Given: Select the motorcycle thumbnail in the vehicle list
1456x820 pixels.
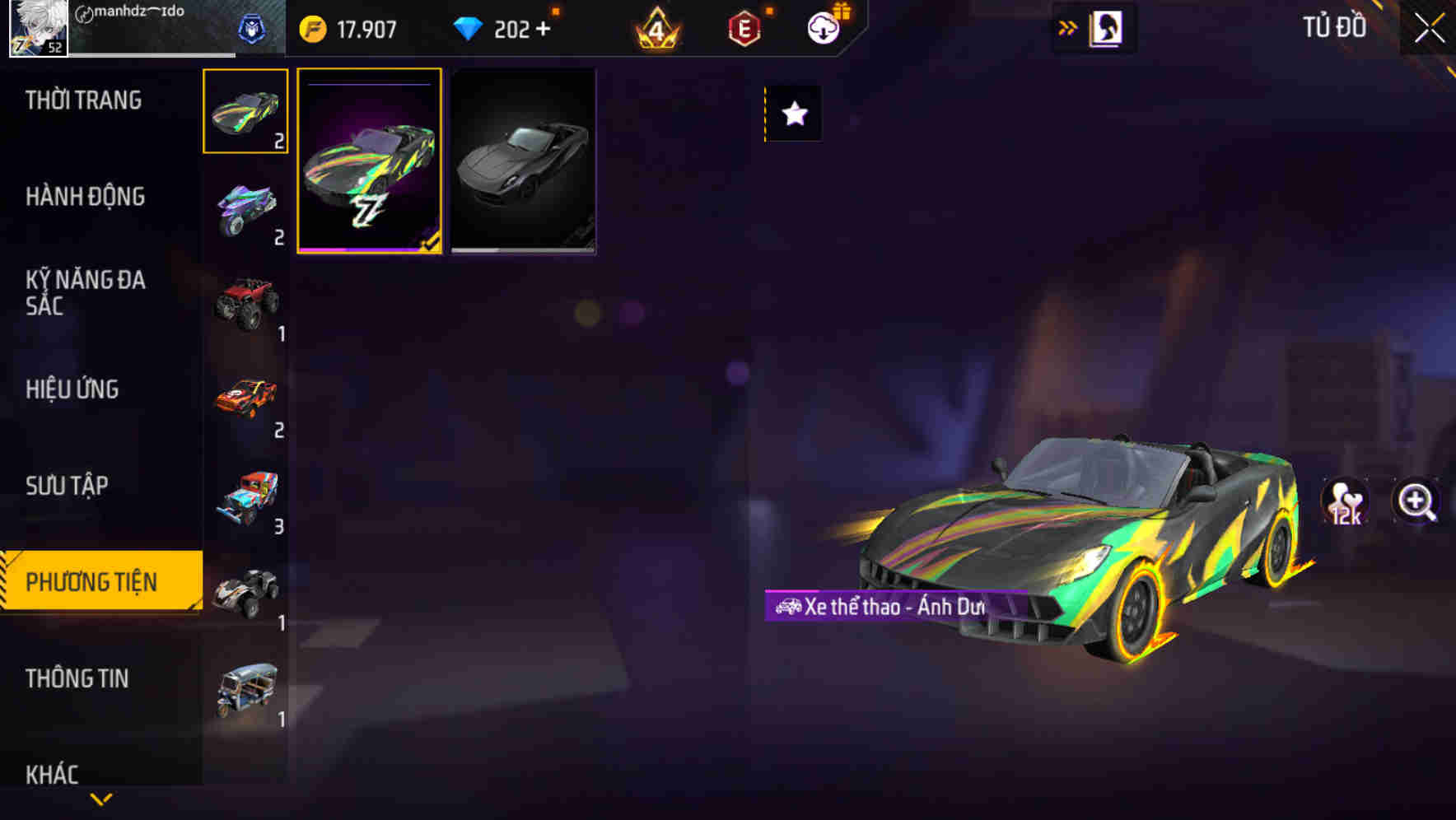Looking at the screenshot, I should pos(245,210).
